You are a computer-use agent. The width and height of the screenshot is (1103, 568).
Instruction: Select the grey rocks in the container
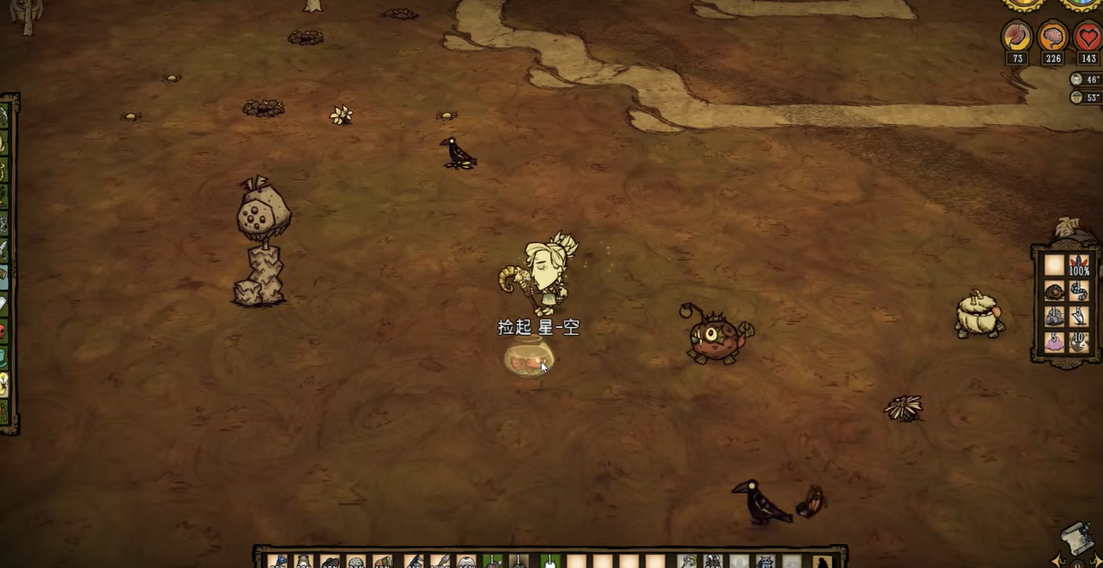[x=1054, y=316]
